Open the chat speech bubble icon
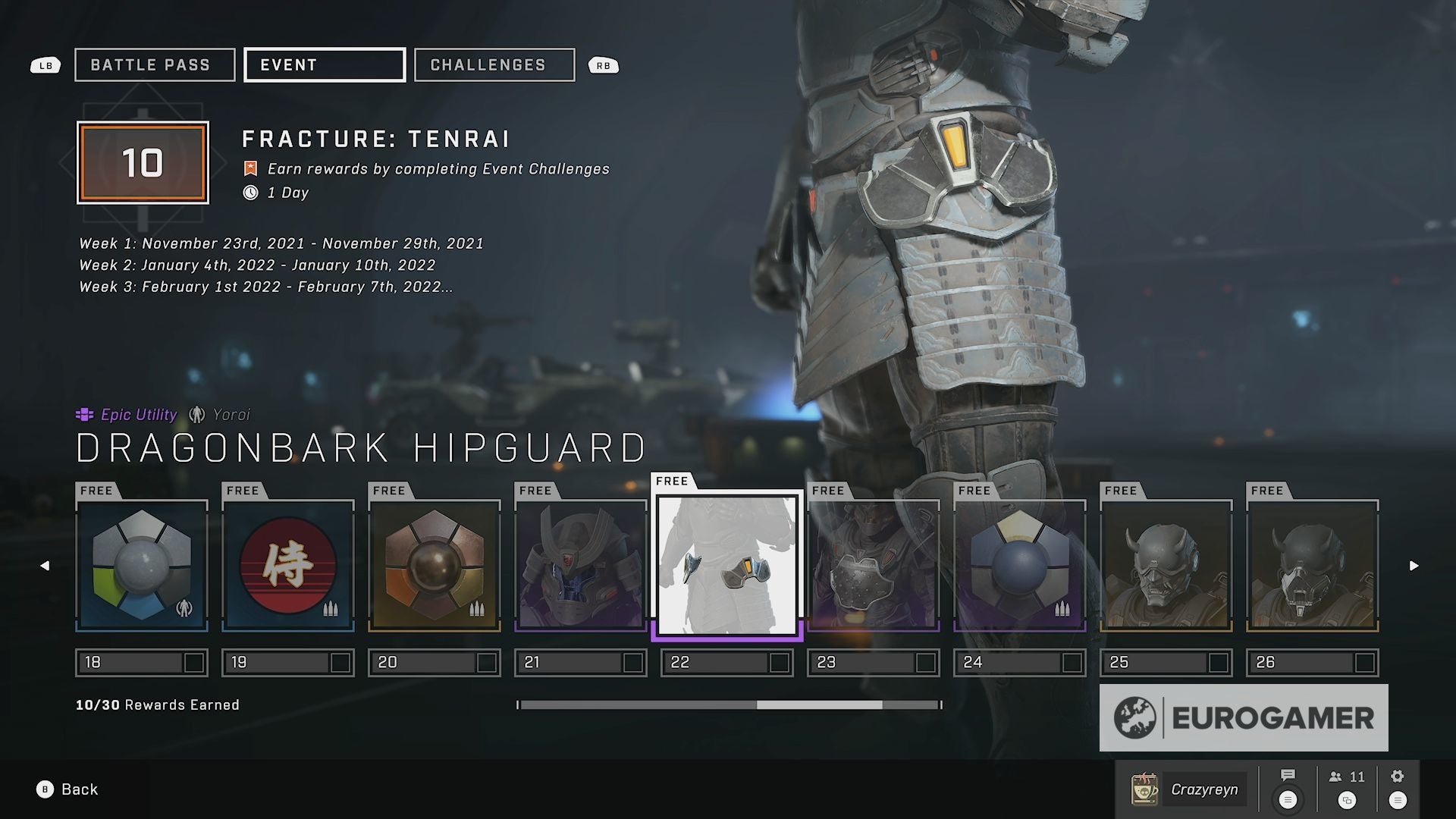This screenshot has width=1456, height=819. click(1288, 786)
